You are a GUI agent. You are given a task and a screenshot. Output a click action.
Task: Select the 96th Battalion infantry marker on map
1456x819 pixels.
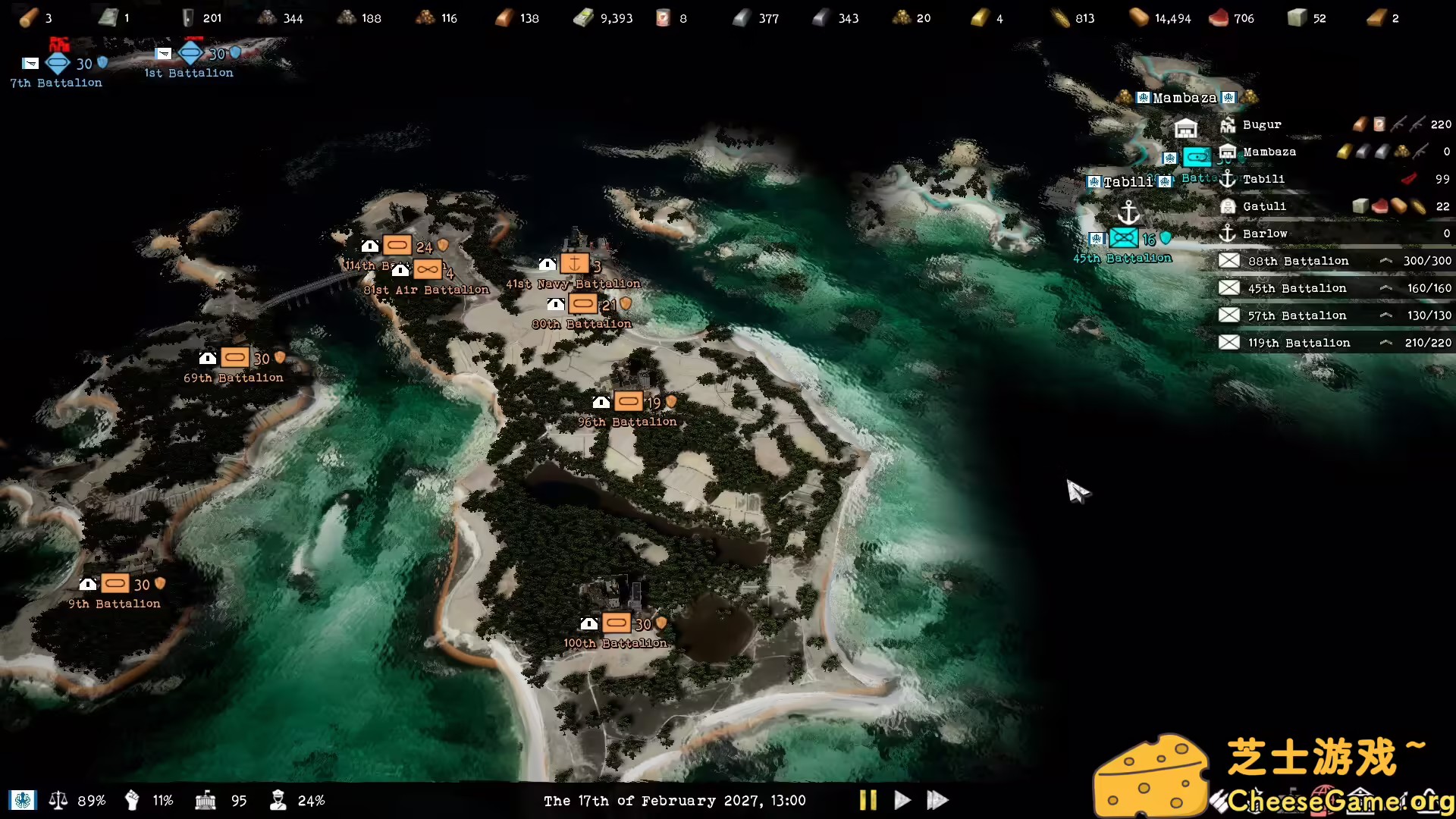(629, 400)
